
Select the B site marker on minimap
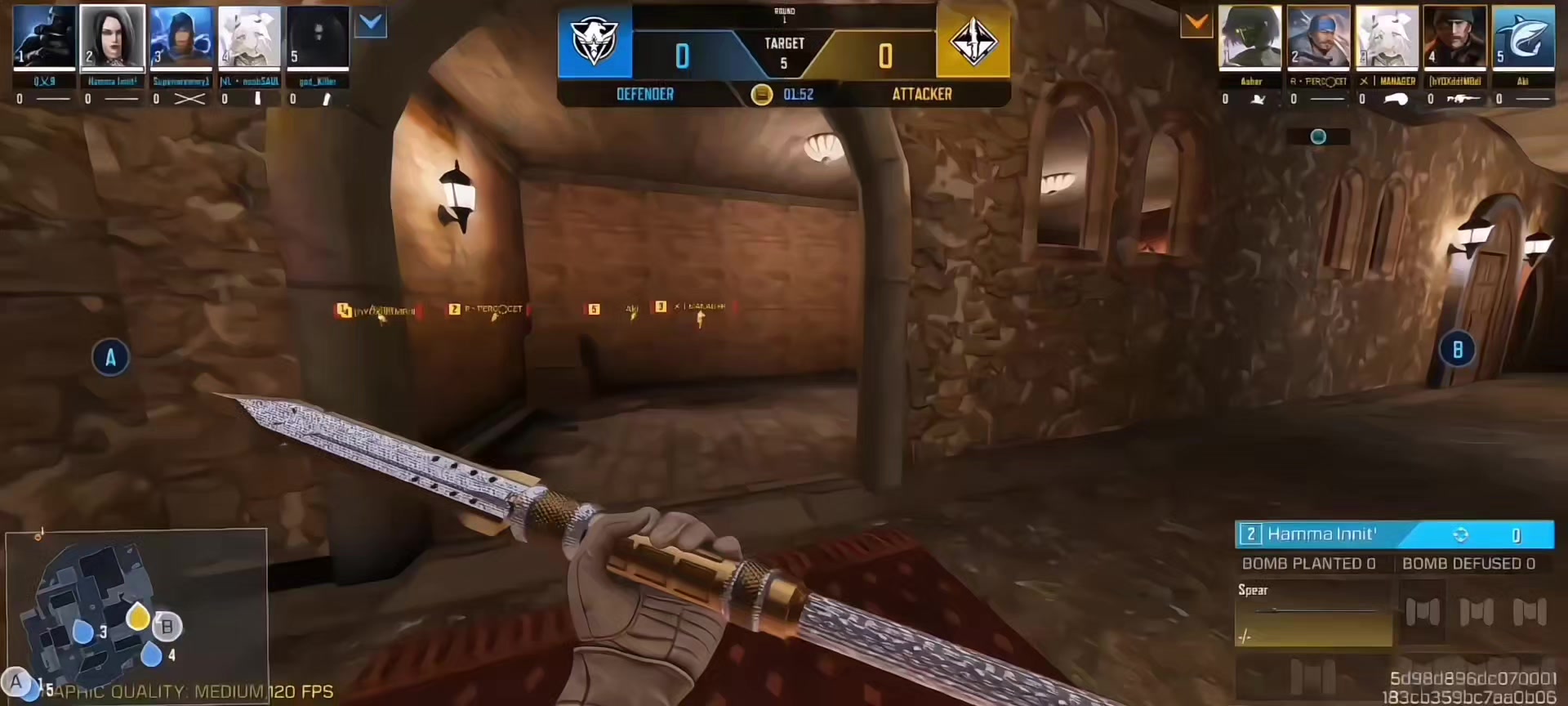pos(167,627)
